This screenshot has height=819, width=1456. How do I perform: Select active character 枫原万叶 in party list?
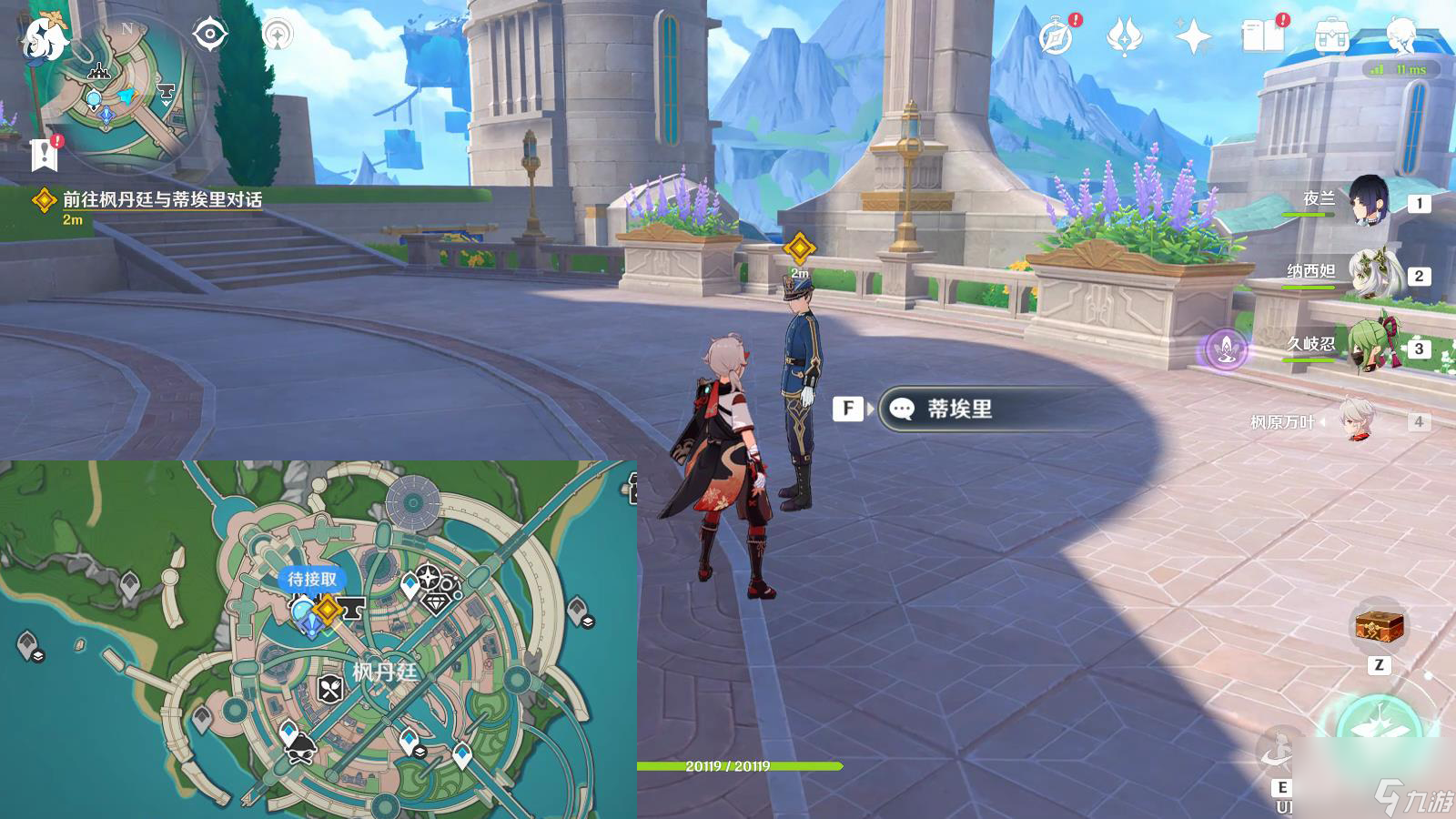[1359, 421]
